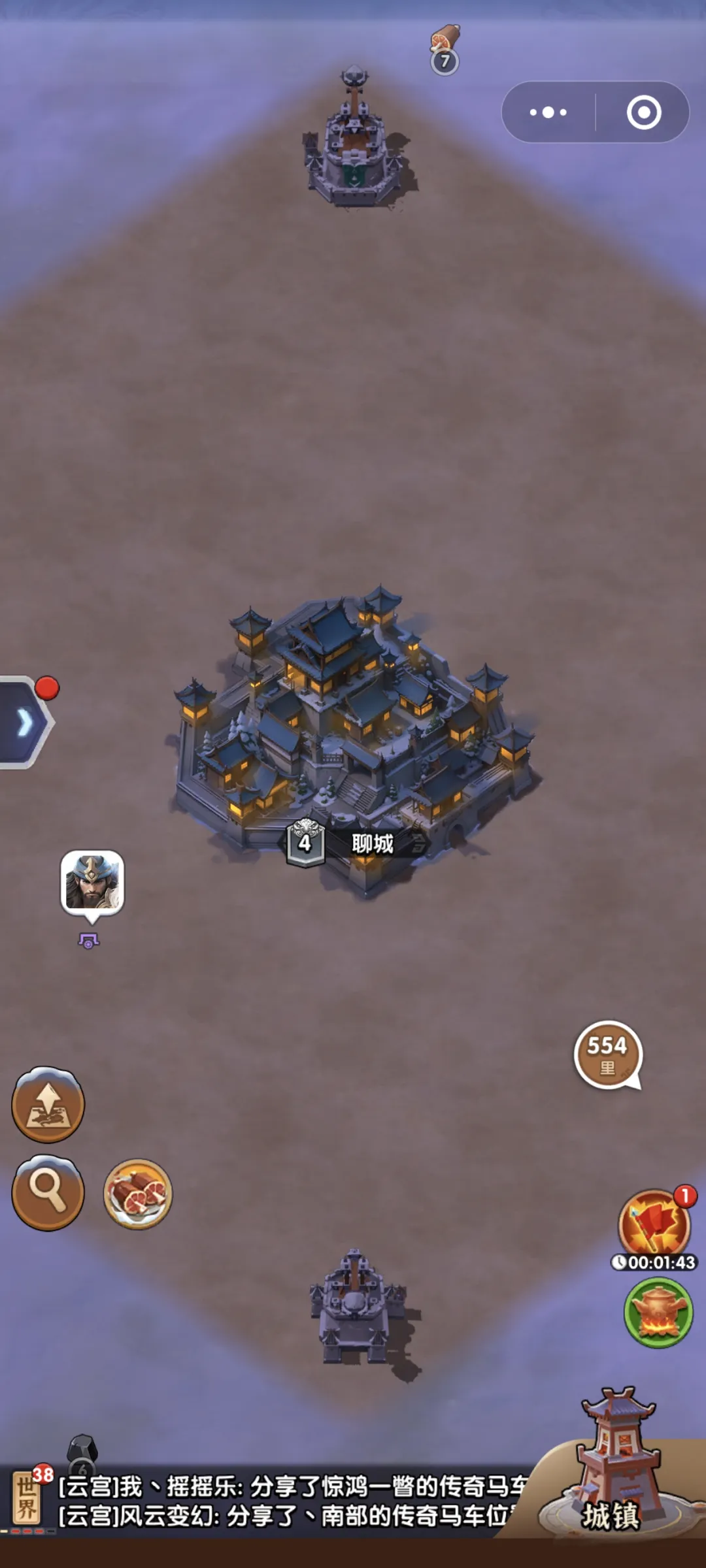Open the mini-program three-dot menu
This screenshot has height=1568, width=706.
pyautogui.click(x=548, y=112)
